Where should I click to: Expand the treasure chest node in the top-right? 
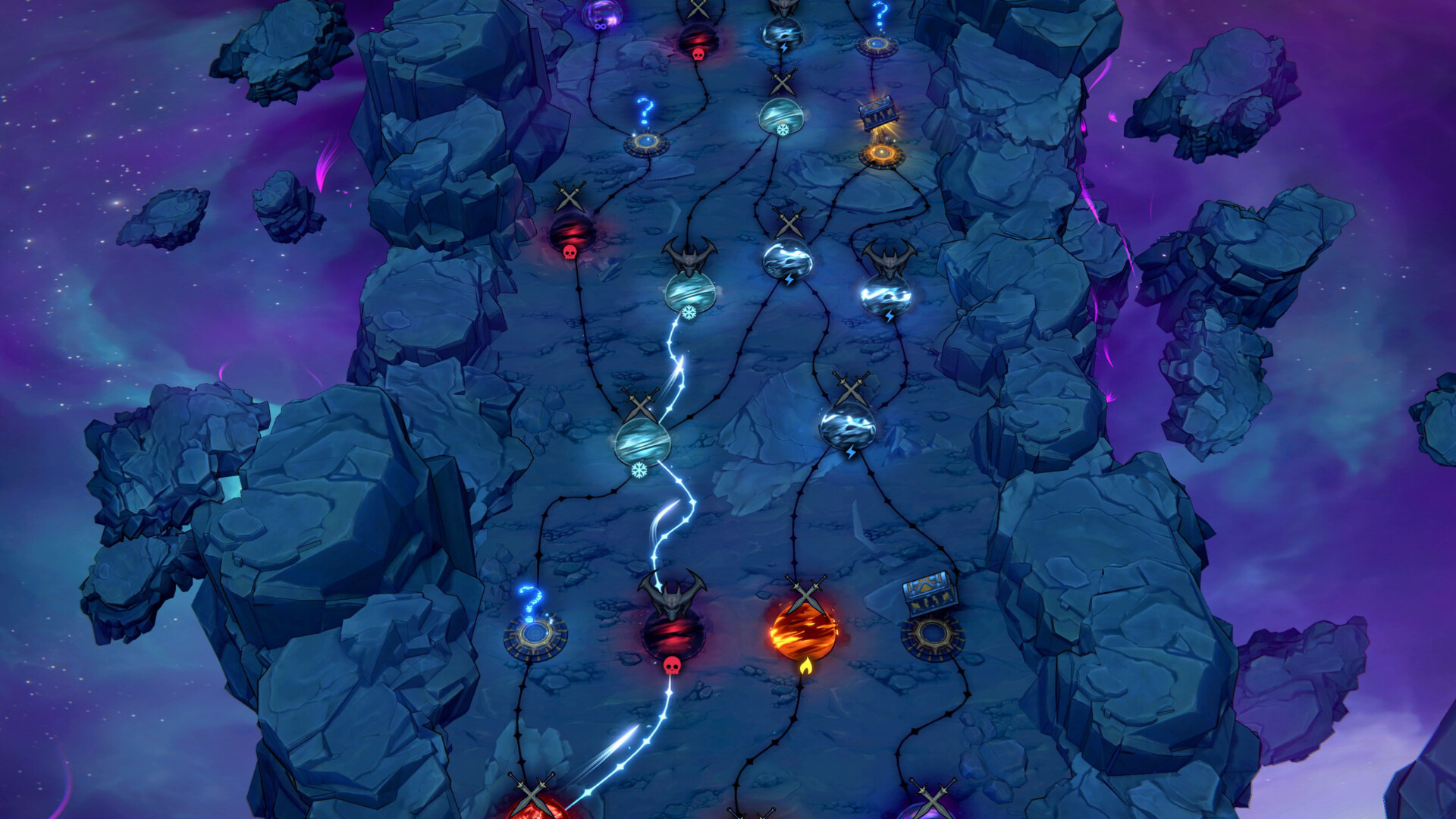[877, 114]
